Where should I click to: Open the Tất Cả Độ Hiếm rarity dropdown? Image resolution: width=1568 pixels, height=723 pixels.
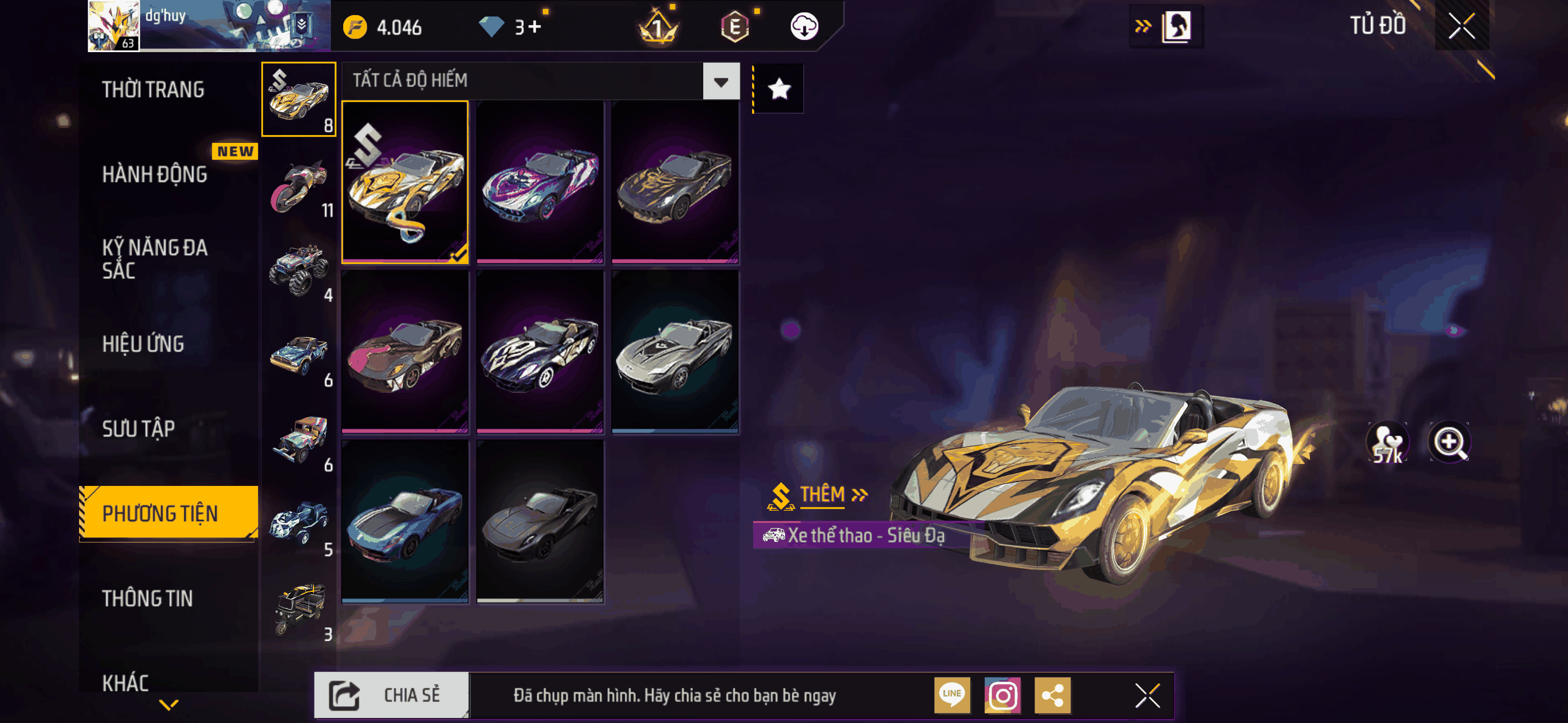pos(721,81)
